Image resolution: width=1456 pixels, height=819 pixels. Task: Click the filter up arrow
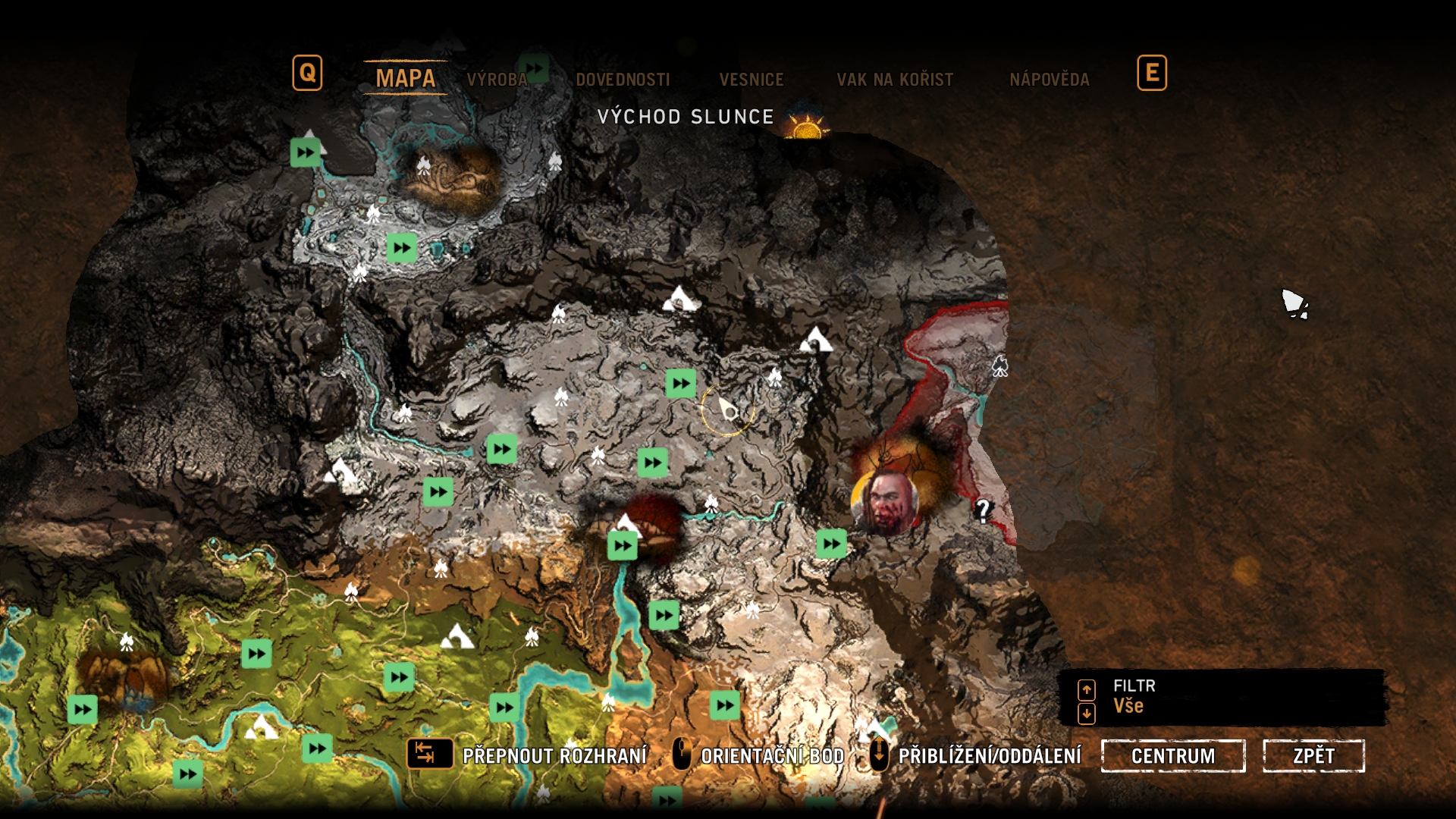(1087, 689)
